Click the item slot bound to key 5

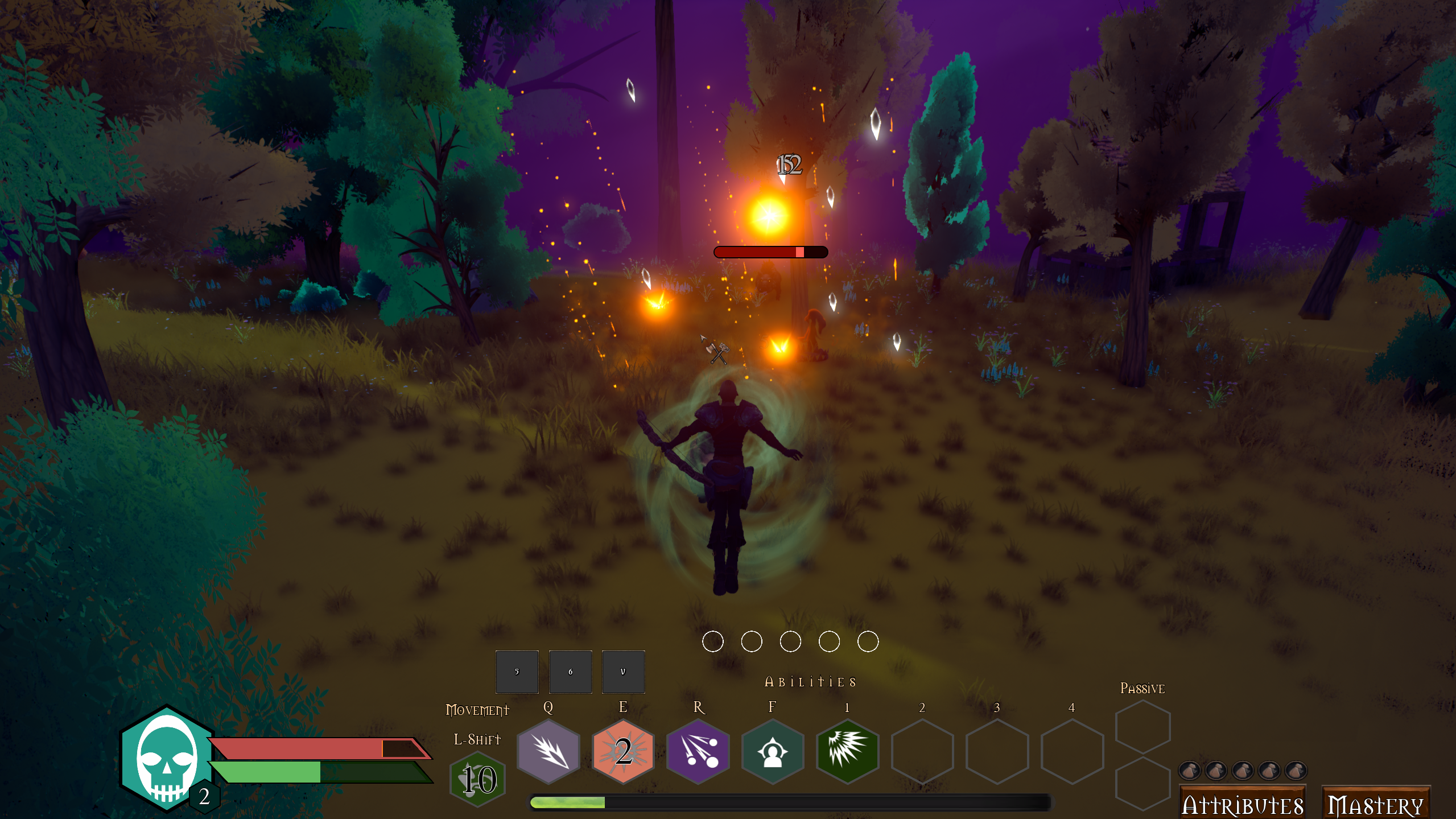coord(517,672)
